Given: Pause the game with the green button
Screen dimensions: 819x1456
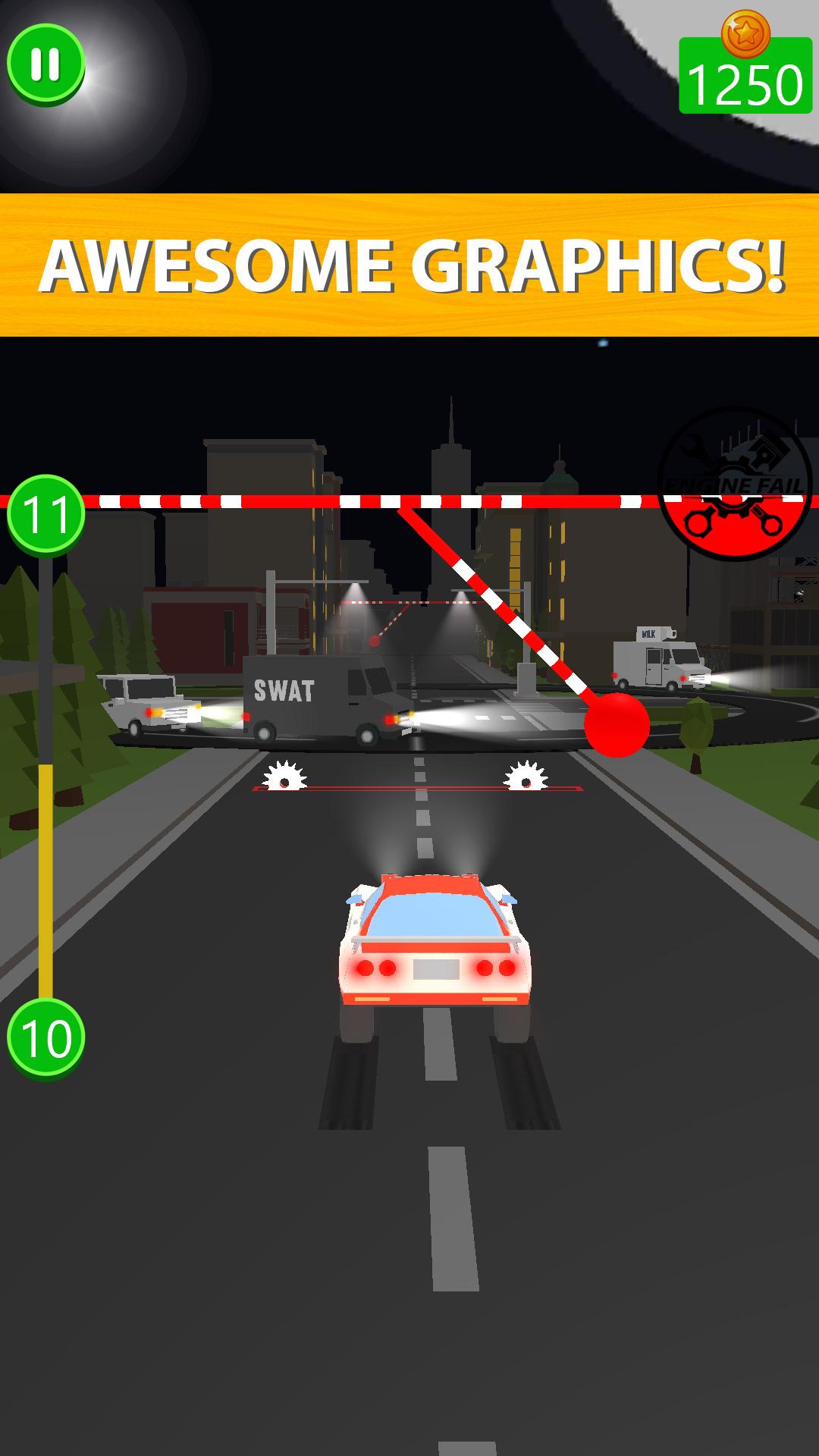Looking at the screenshot, I should (x=45, y=64).
